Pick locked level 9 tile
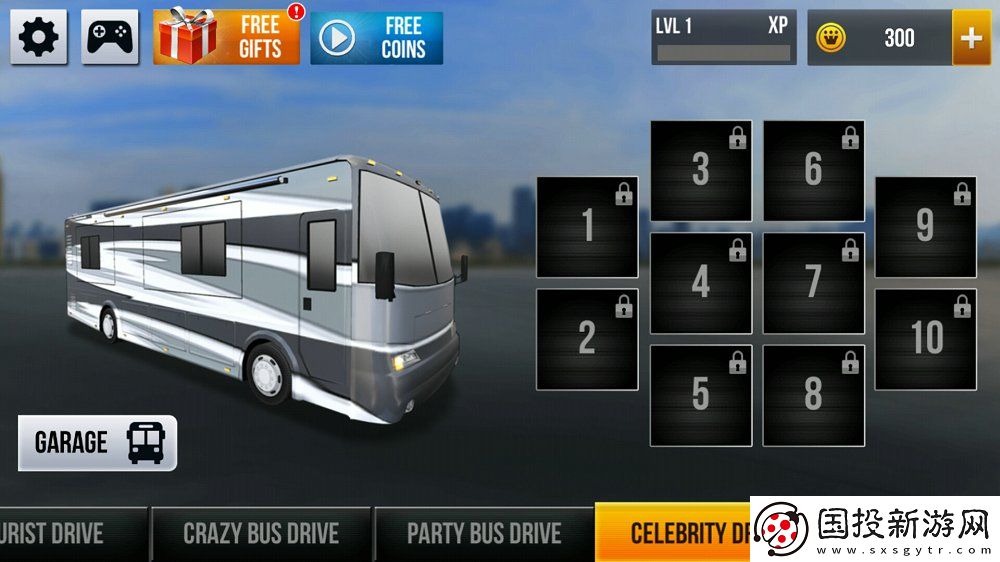Viewport: 1000px width, 562px height. [926, 227]
